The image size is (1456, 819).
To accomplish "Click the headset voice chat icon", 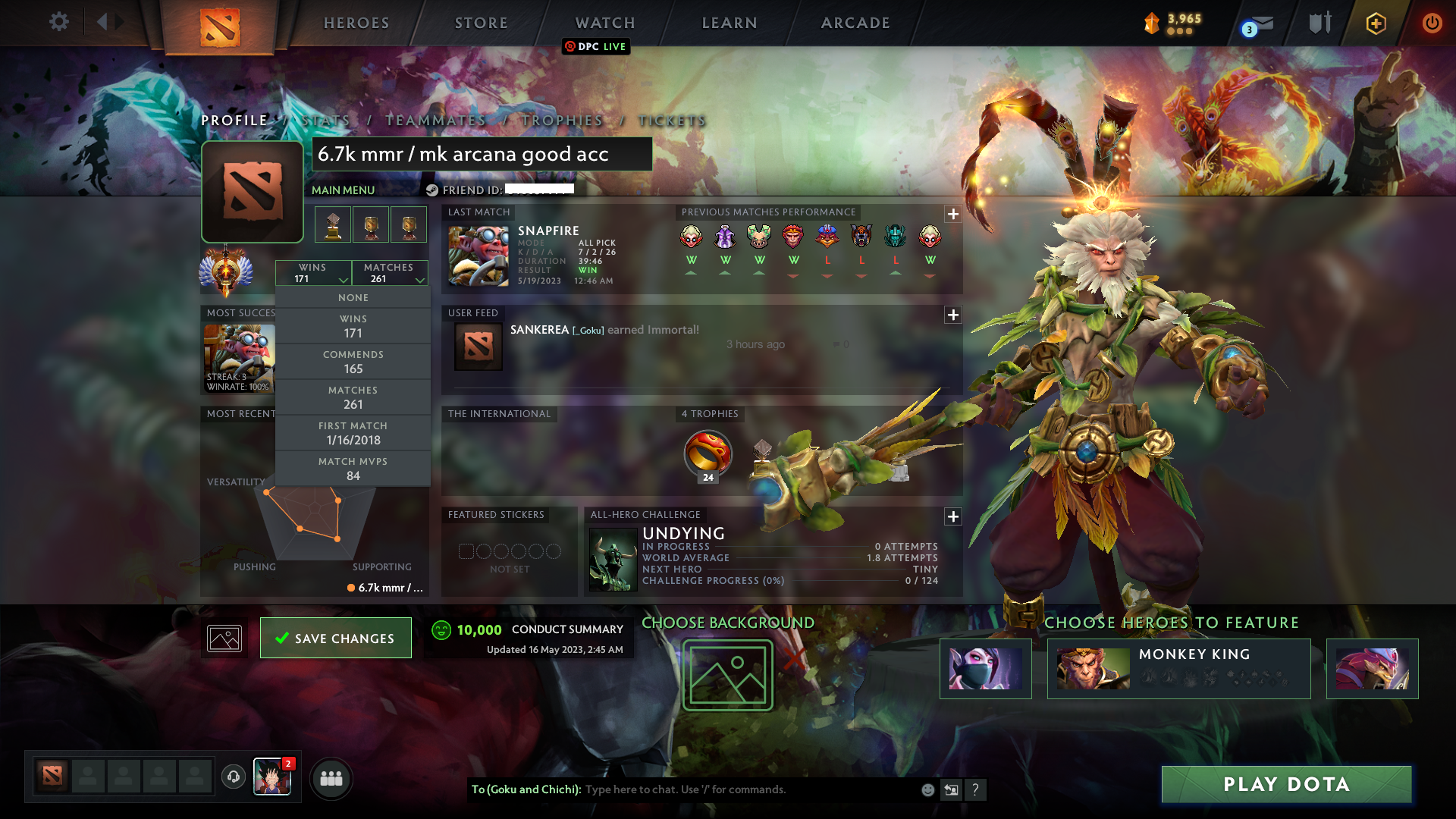I will pyautogui.click(x=233, y=778).
